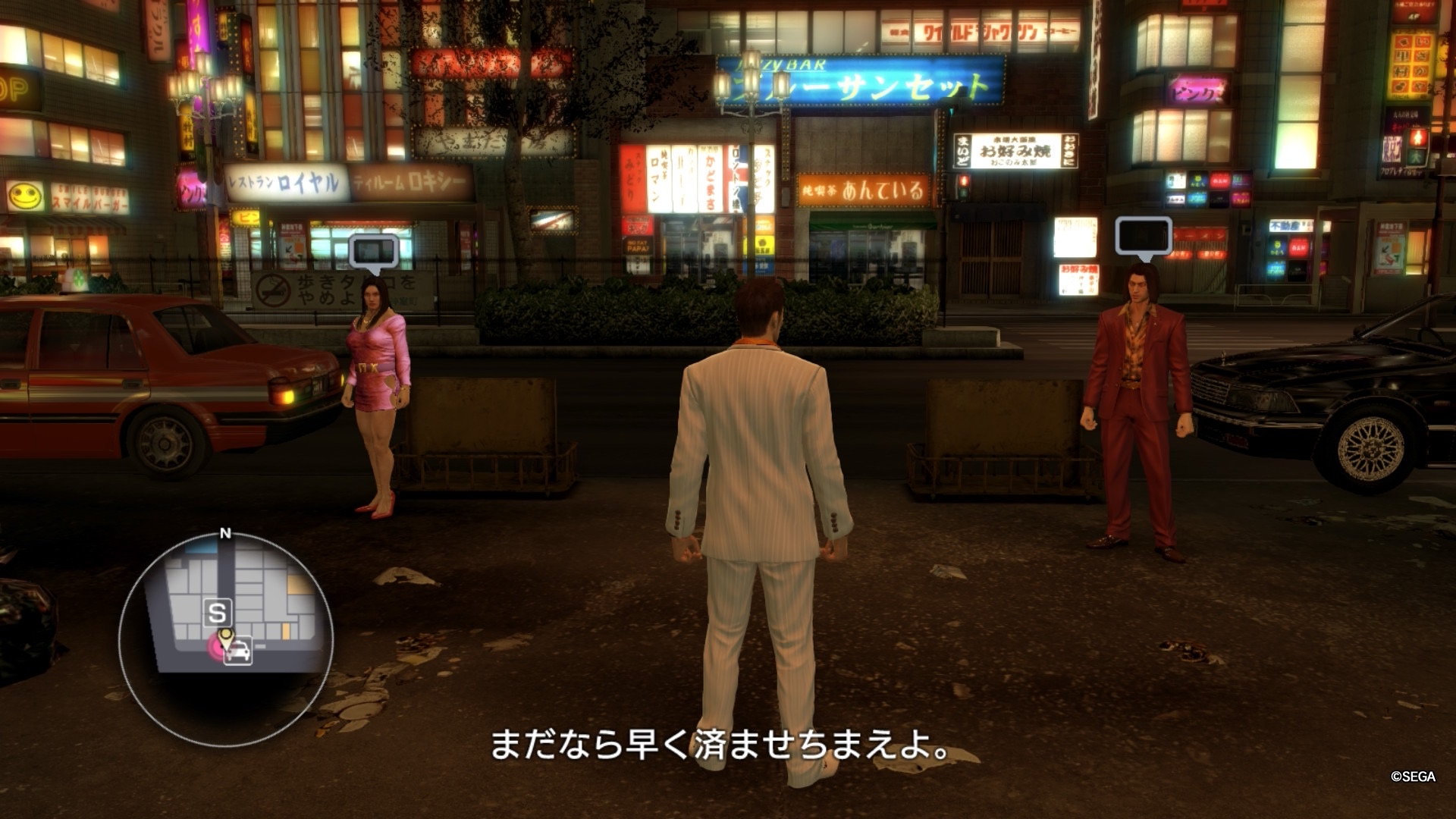Viewport: 1456px width, 819px height.
Task: Open the circular minimap
Action: coord(226,639)
